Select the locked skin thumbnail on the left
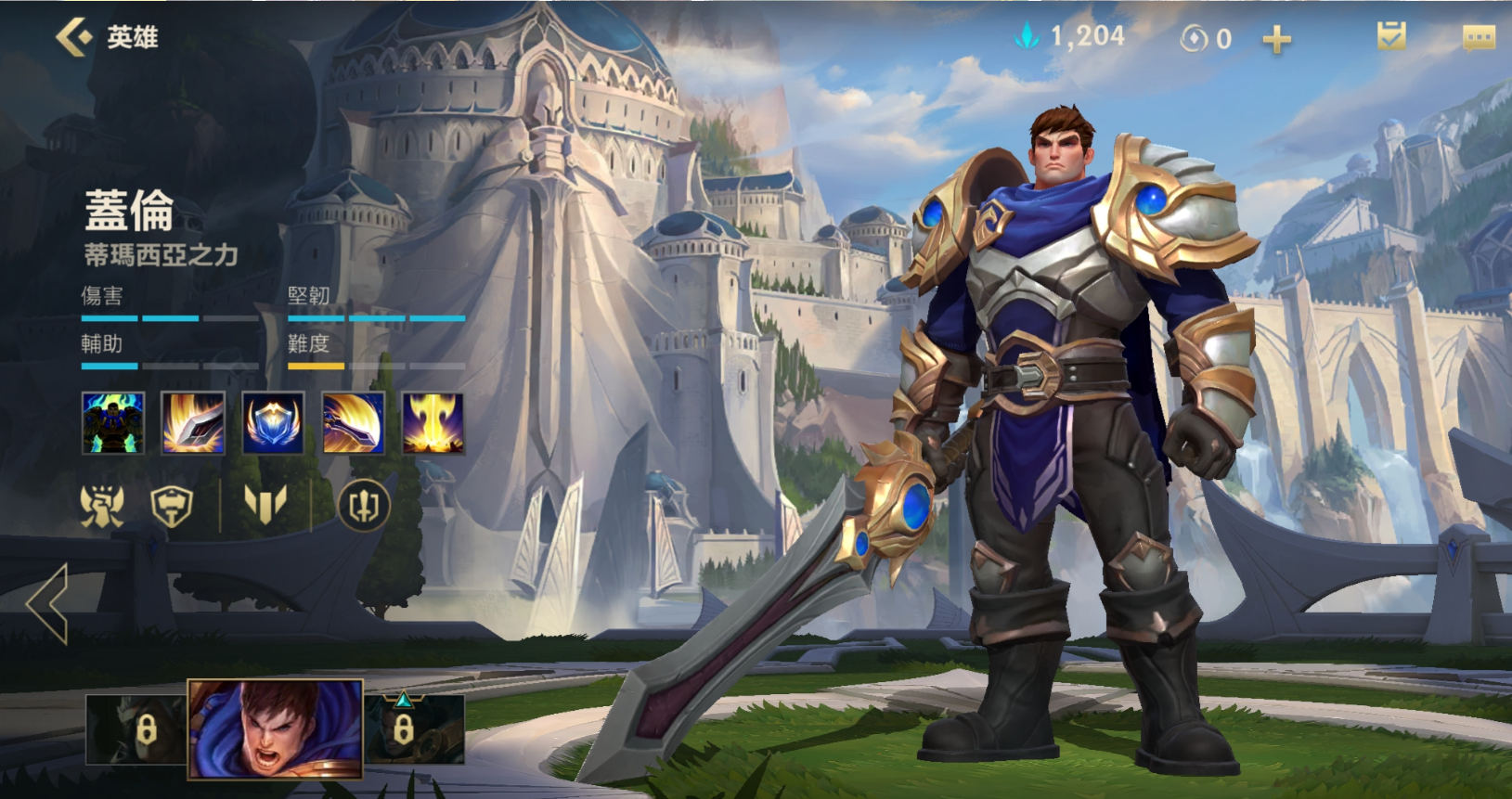This screenshot has height=799, width=1512. point(136,729)
